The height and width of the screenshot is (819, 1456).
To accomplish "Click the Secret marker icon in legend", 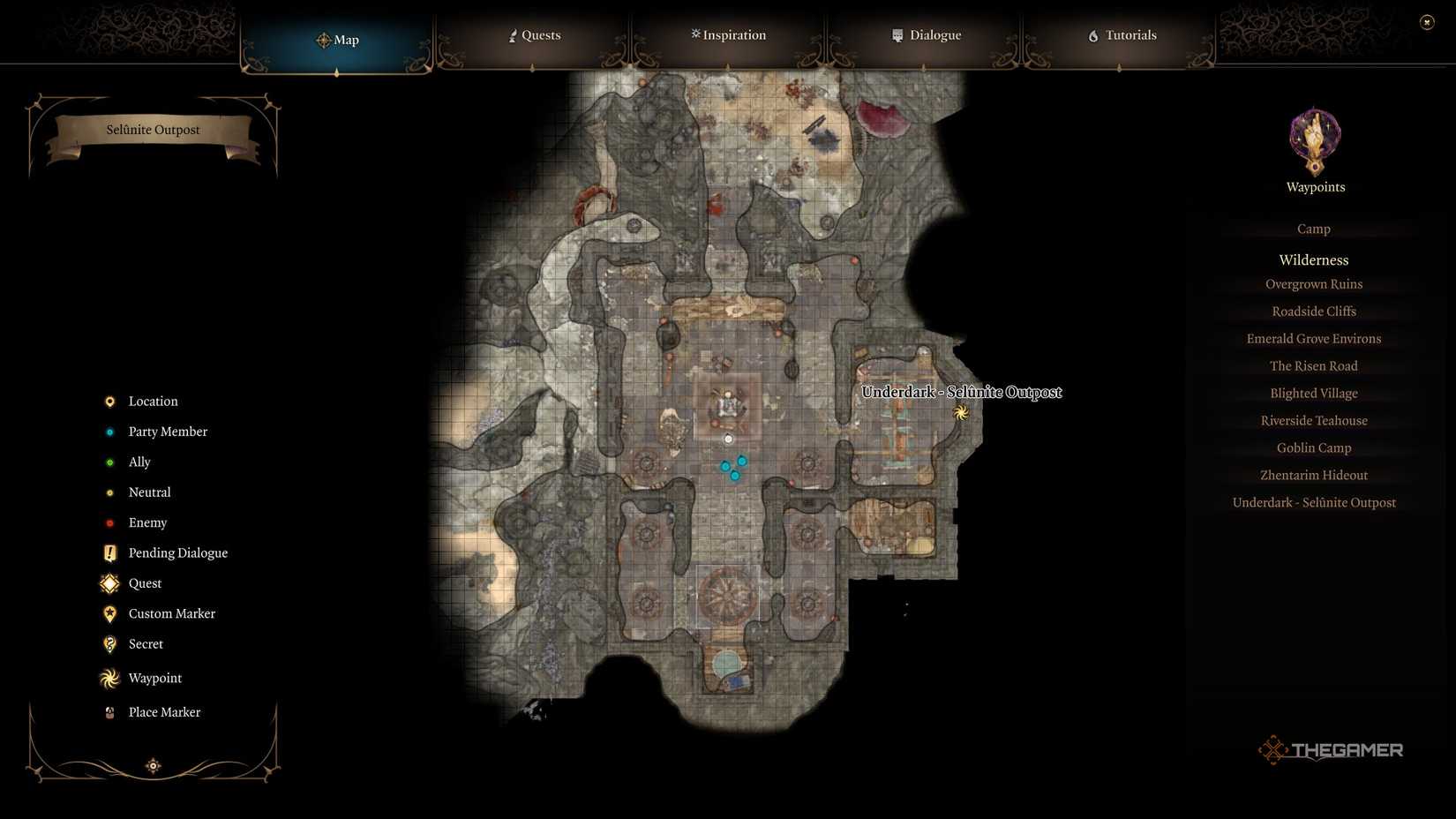I will point(109,644).
